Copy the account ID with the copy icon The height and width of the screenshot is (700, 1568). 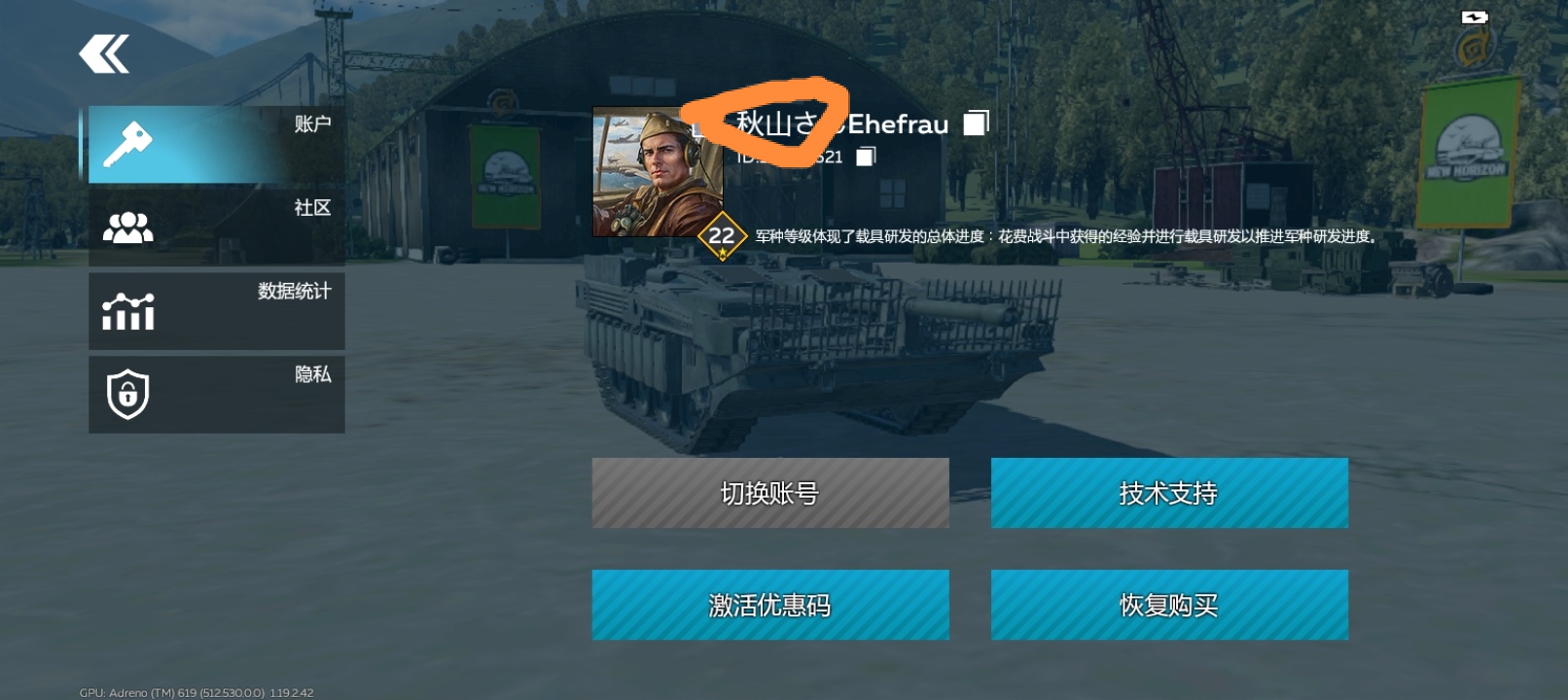pyautogui.click(x=867, y=156)
